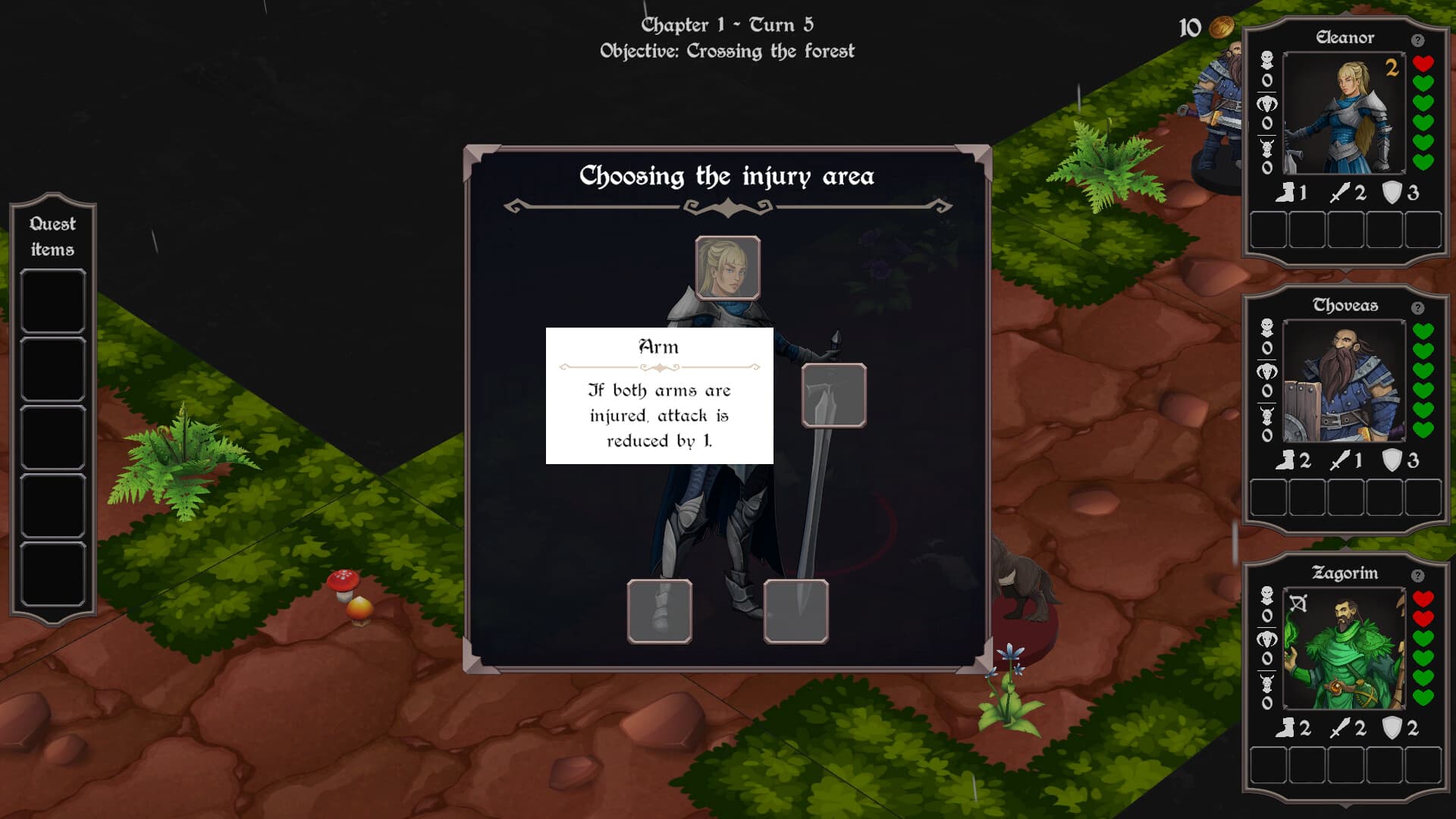Click the gold coin icon near the counter

coord(1222,27)
